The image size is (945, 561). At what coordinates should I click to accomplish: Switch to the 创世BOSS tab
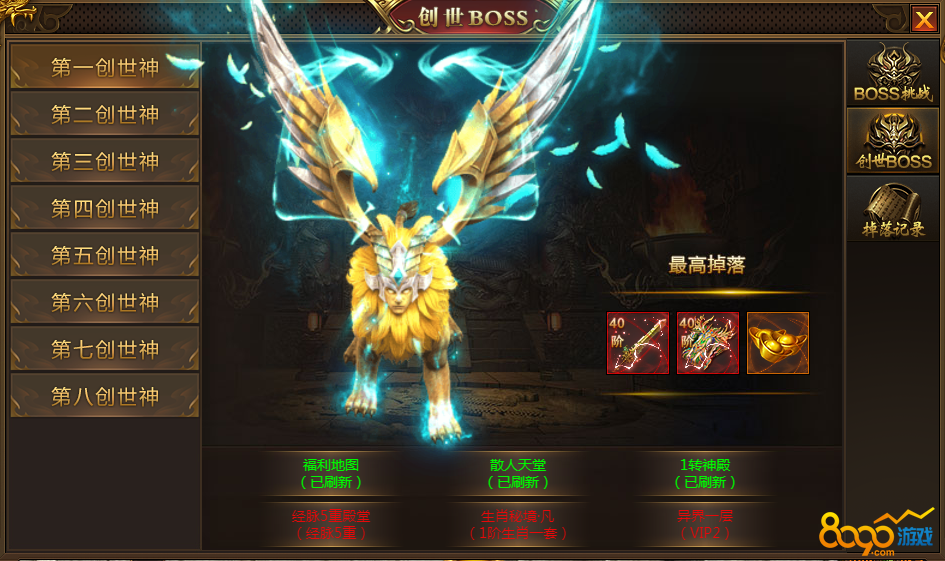click(x=892, y=142)
